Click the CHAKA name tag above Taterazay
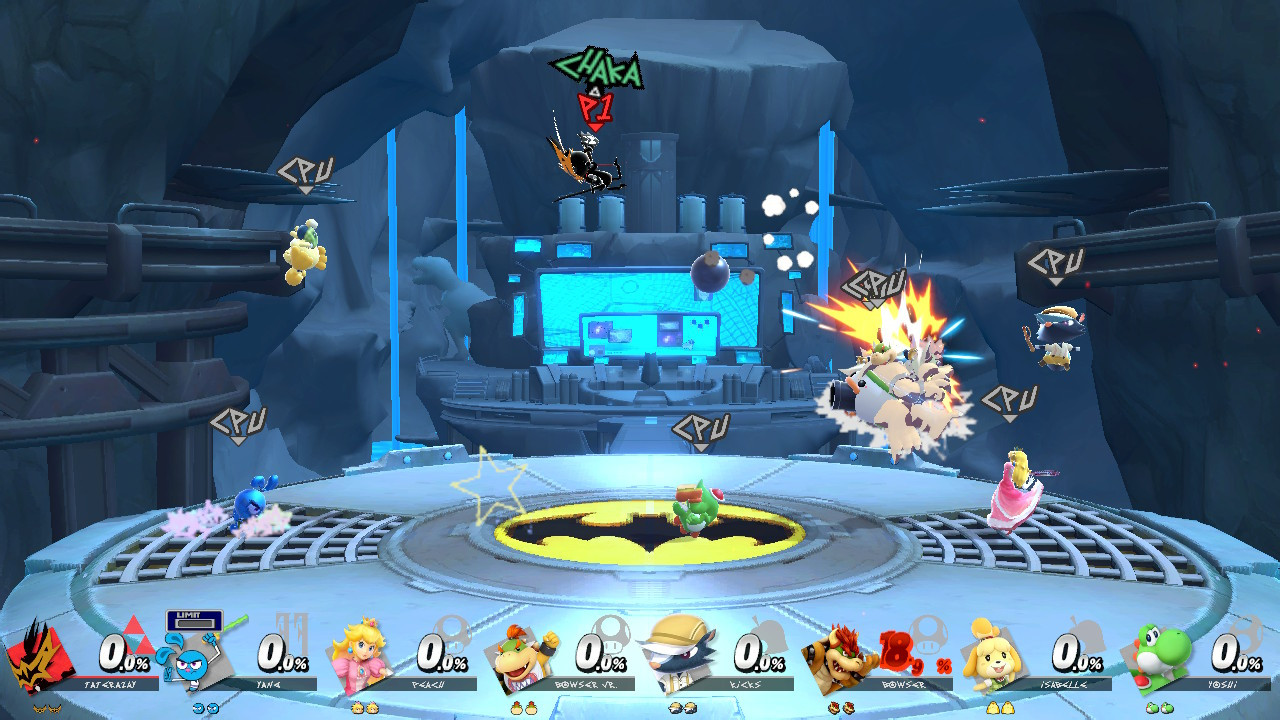The image size is (1280, 720). 596,70
